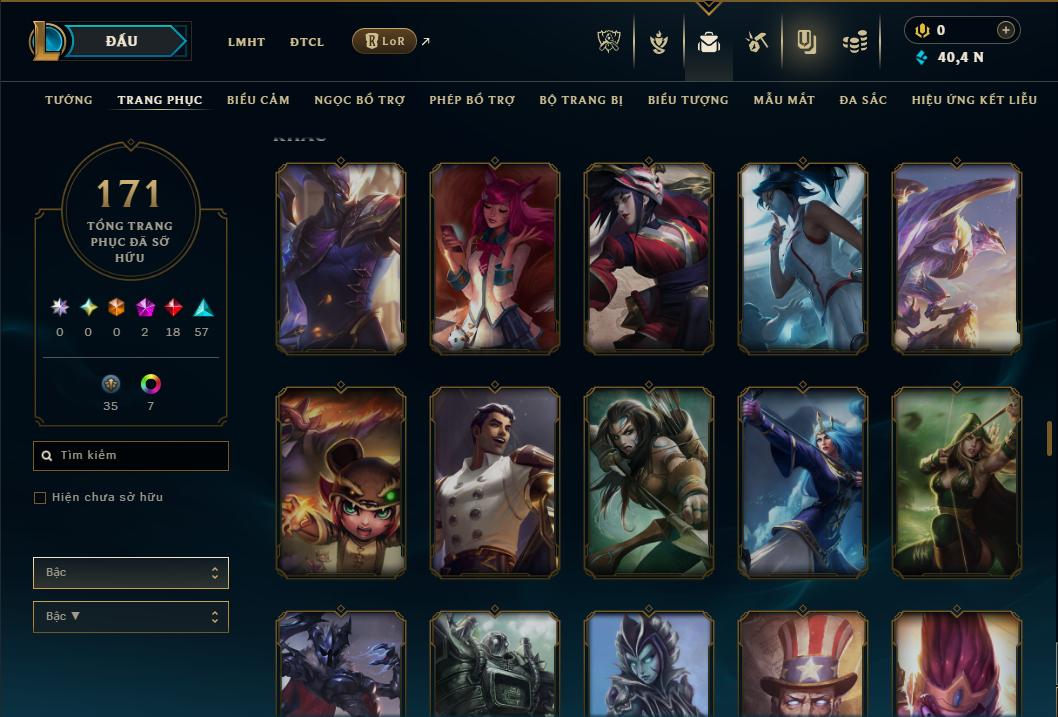This screenshot has height=717, width=1058.
Task: Switch to the MẪU MẮT tab
Action: click(x=784, y=100)
